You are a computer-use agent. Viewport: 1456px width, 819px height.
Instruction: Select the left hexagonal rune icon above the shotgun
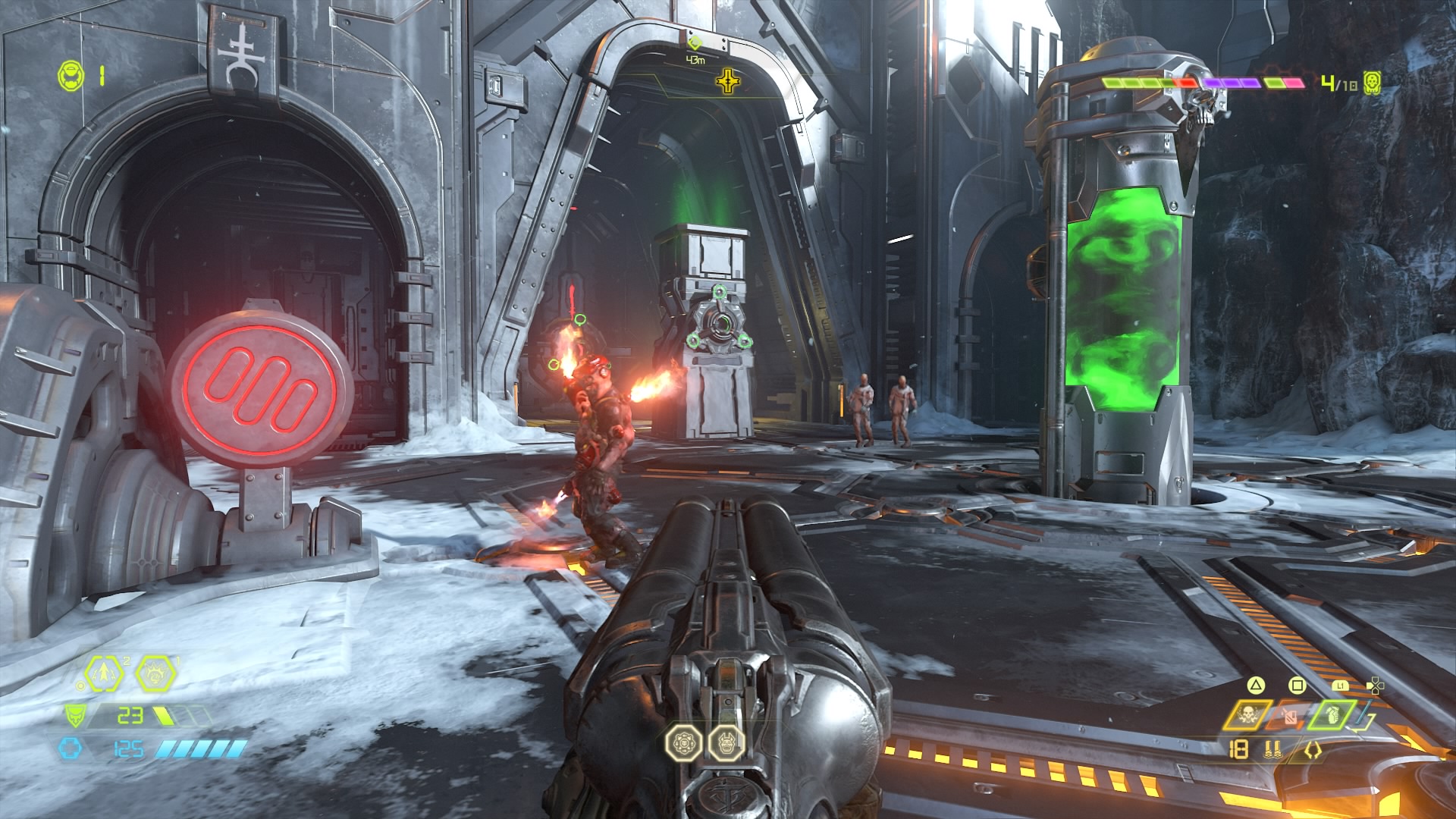click(x=681, y=743)
